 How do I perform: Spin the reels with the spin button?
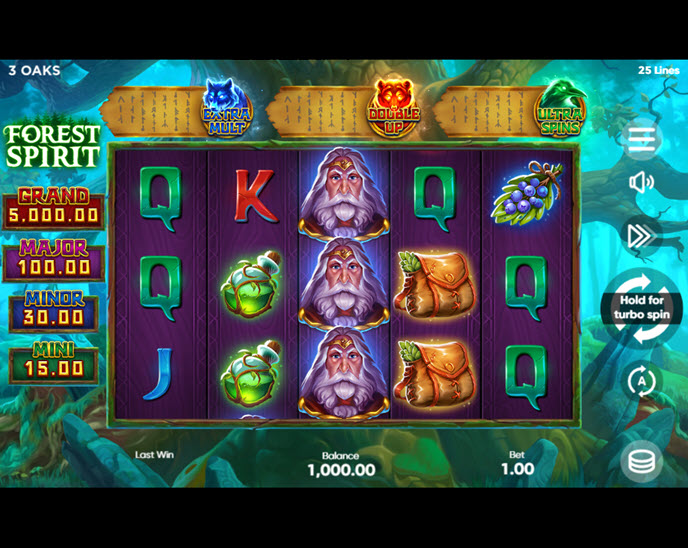click(x=641, y=307)
